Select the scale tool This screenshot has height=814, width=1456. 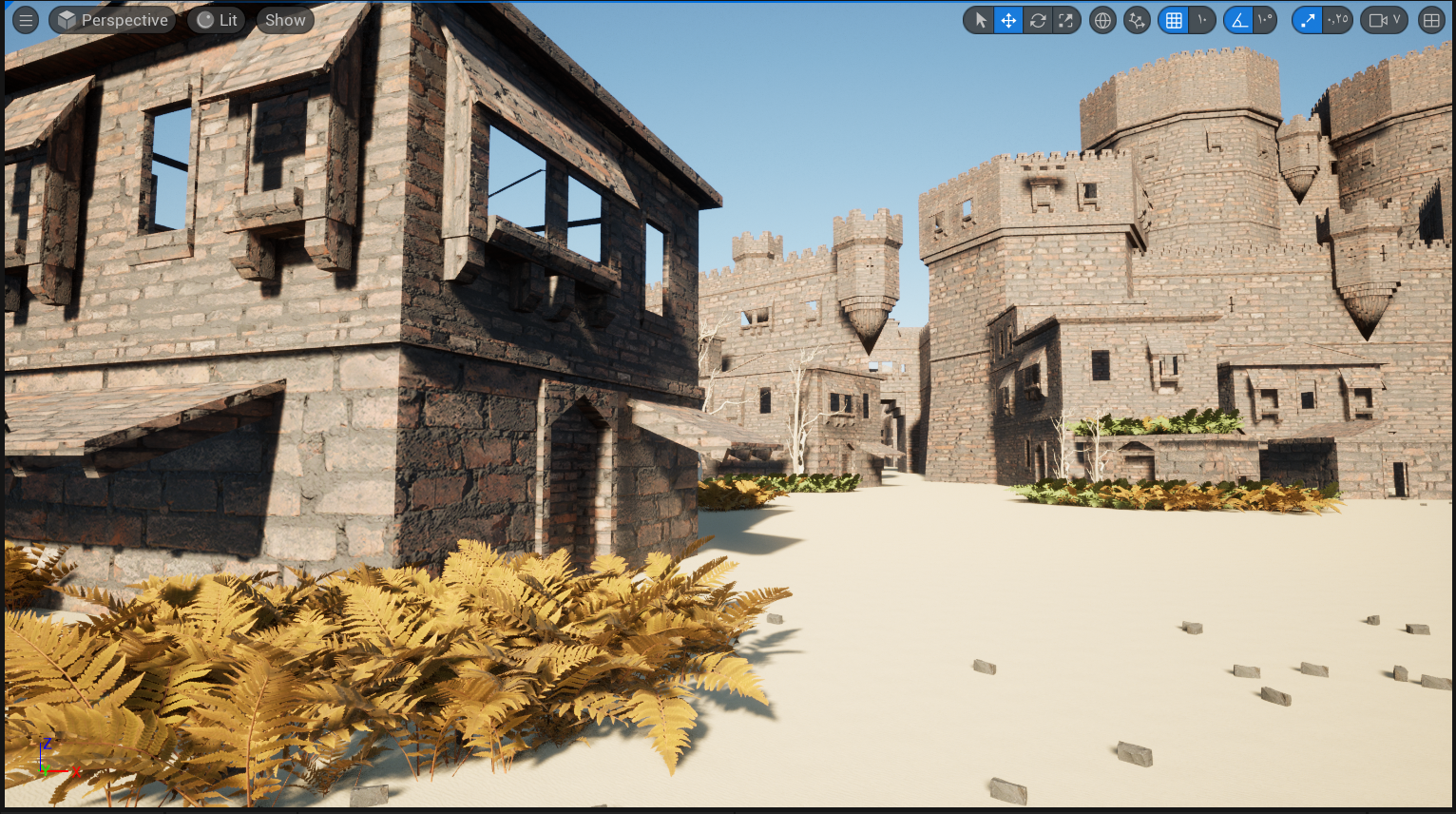tap(1066, 20)
